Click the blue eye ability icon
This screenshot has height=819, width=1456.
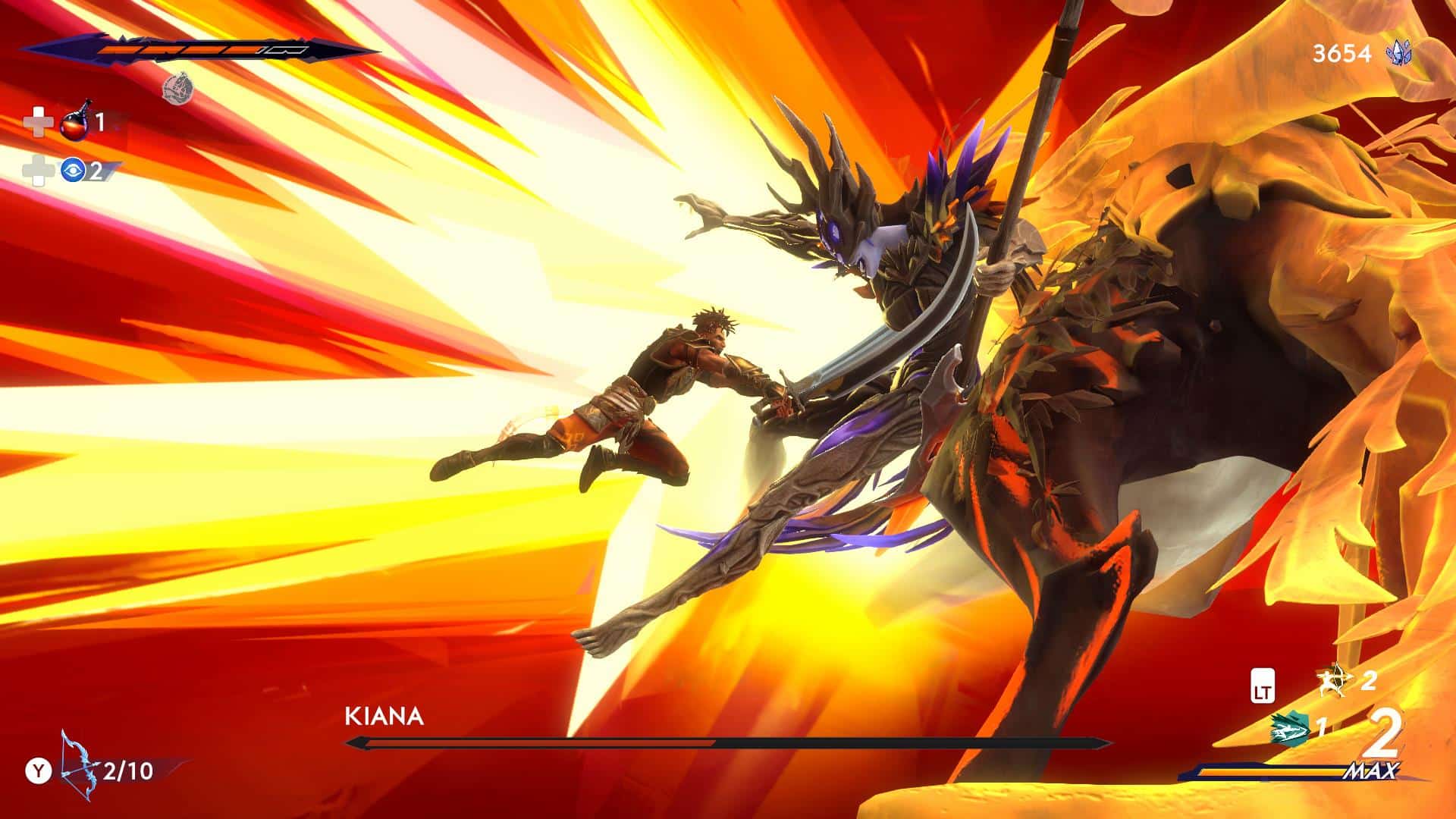point(74,171)
